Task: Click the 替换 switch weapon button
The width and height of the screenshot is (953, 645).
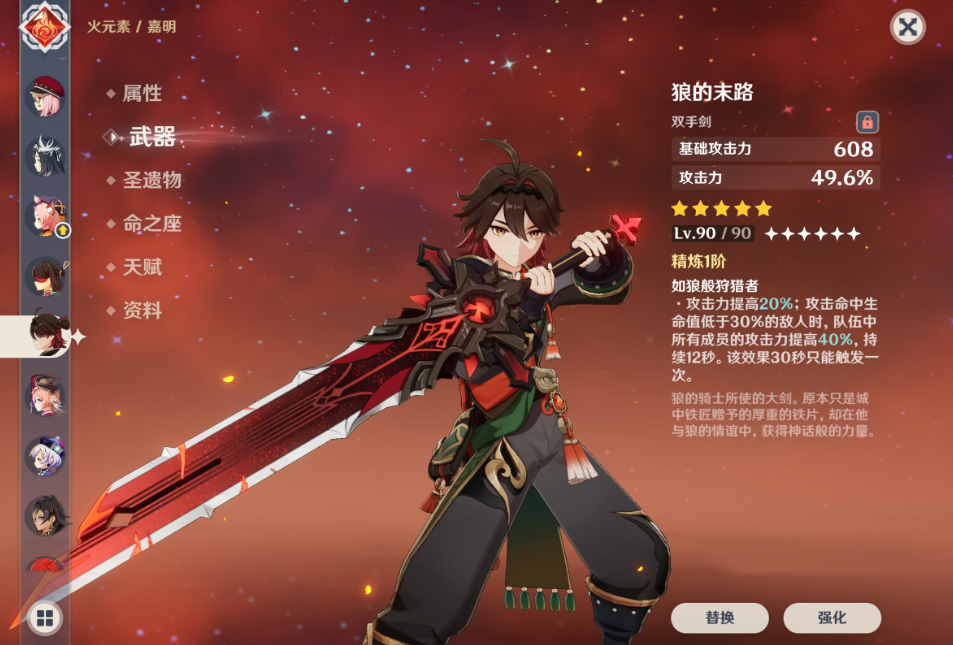Action: click(x=719, y=618)
